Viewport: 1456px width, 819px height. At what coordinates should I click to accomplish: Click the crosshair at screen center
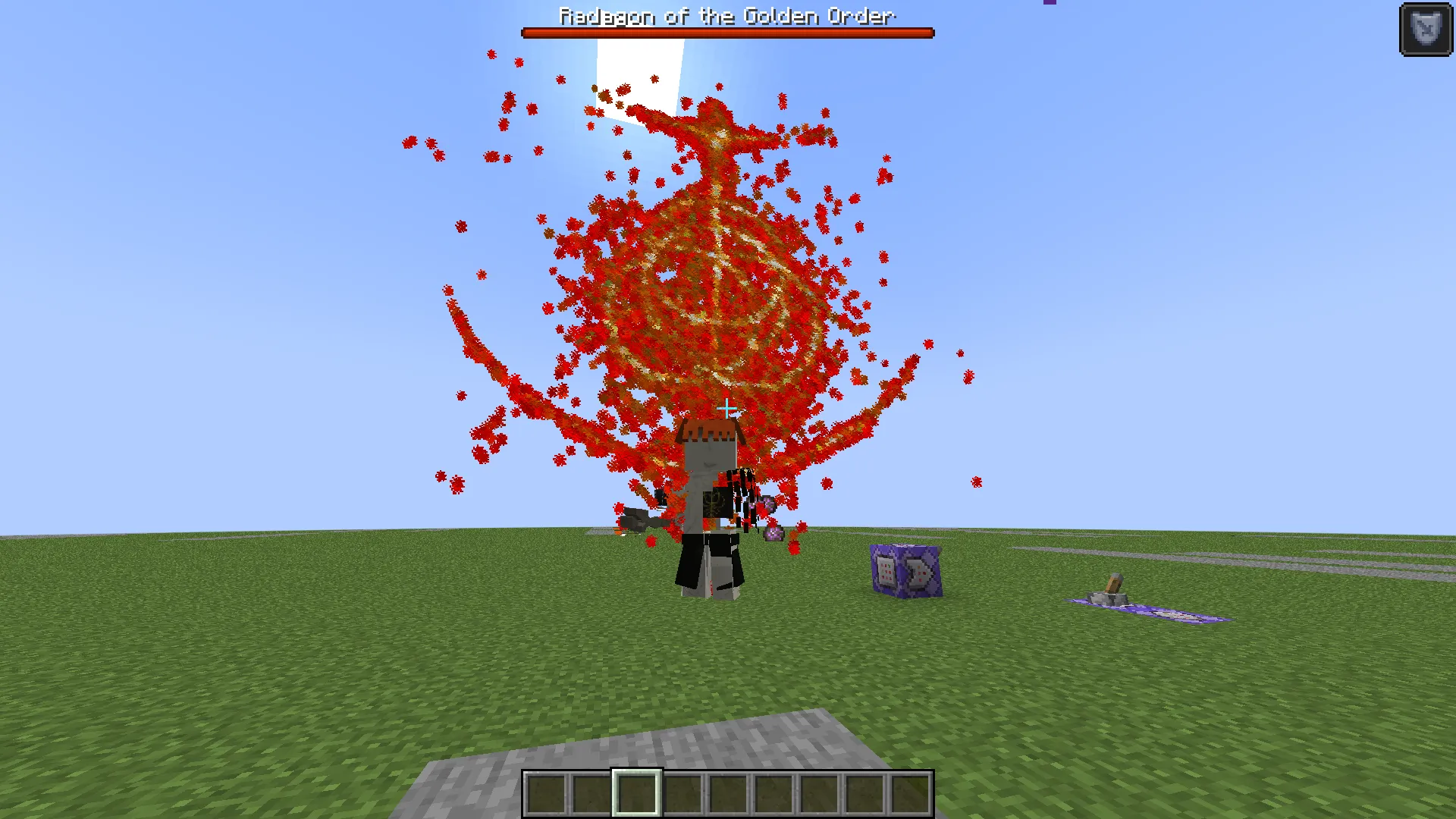[726, 408]
